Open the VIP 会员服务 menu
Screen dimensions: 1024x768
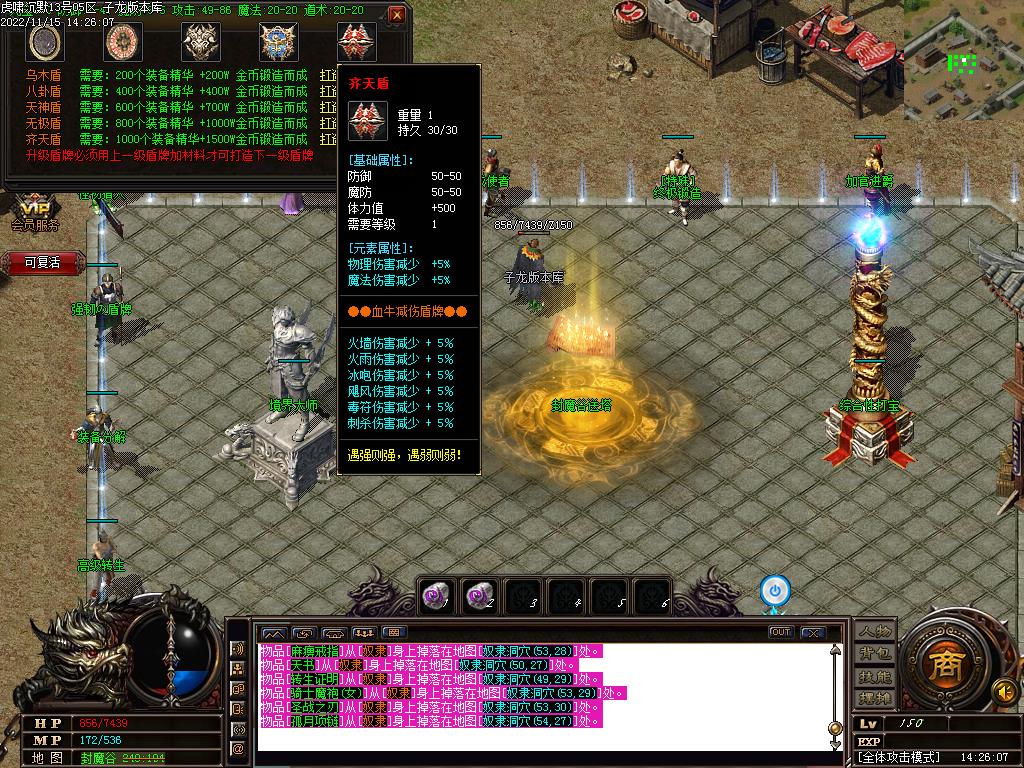pyautogui.click(x=36, y=213)
